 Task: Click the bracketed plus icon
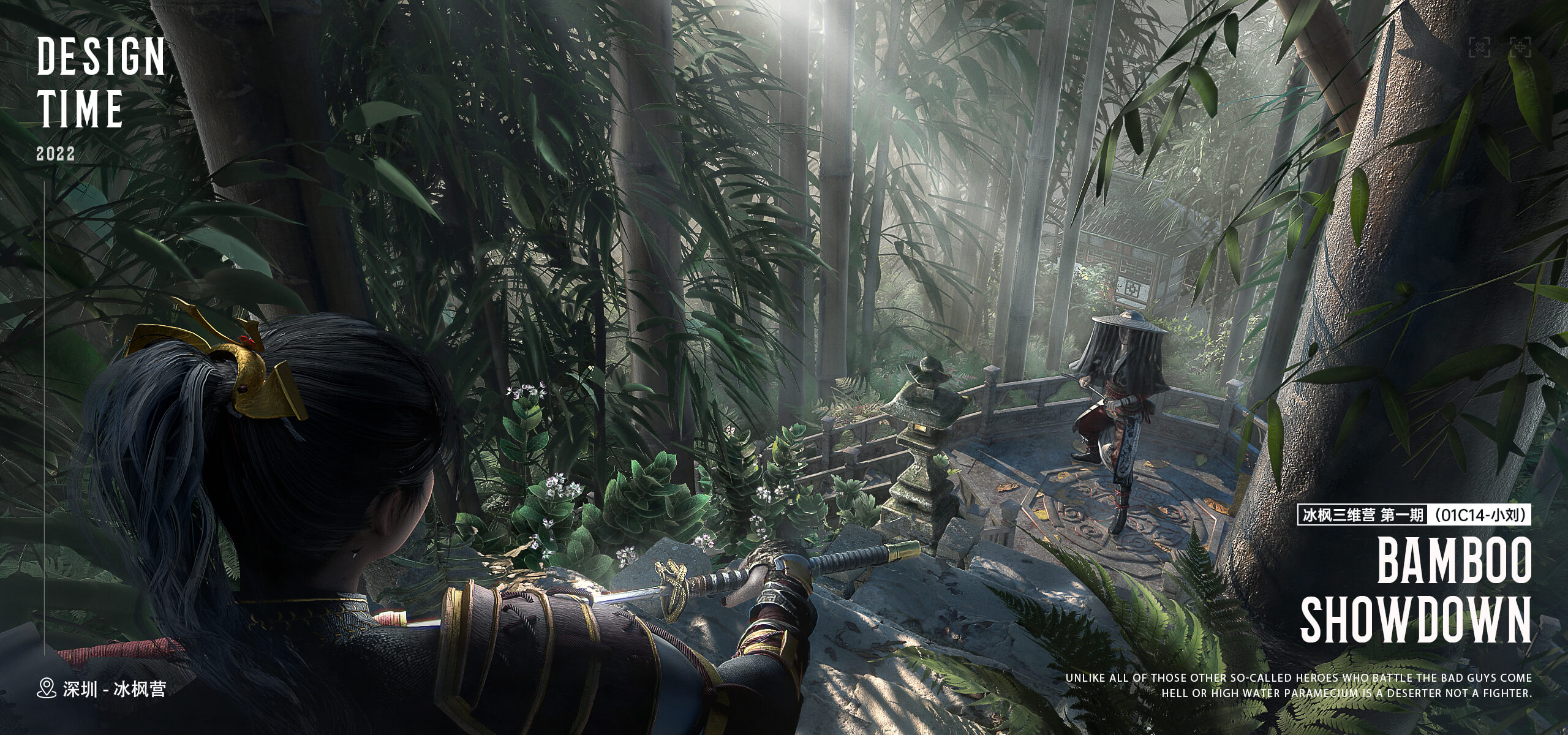click(1520, 47)
